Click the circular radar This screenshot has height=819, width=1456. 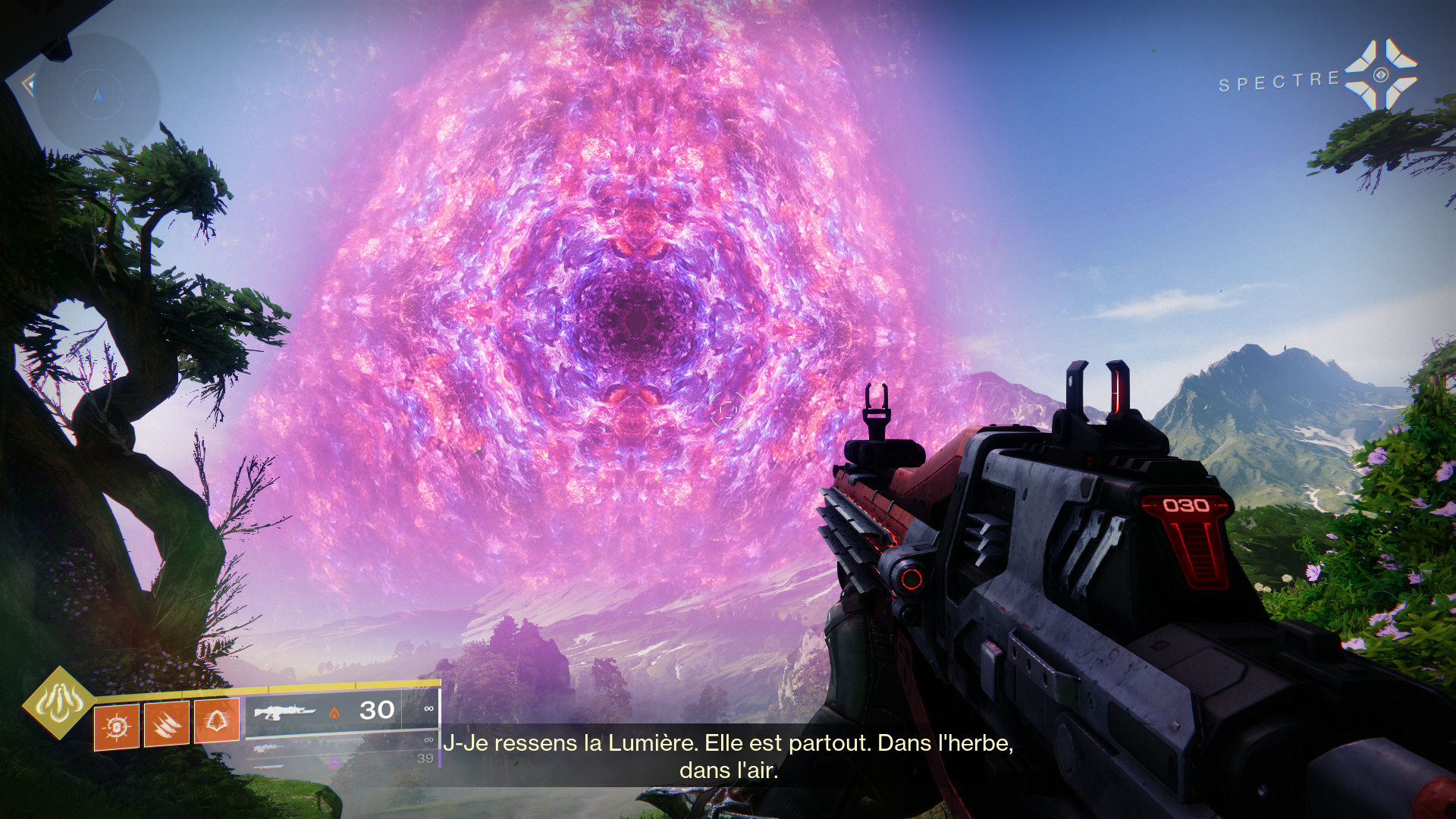click(98, 94)
